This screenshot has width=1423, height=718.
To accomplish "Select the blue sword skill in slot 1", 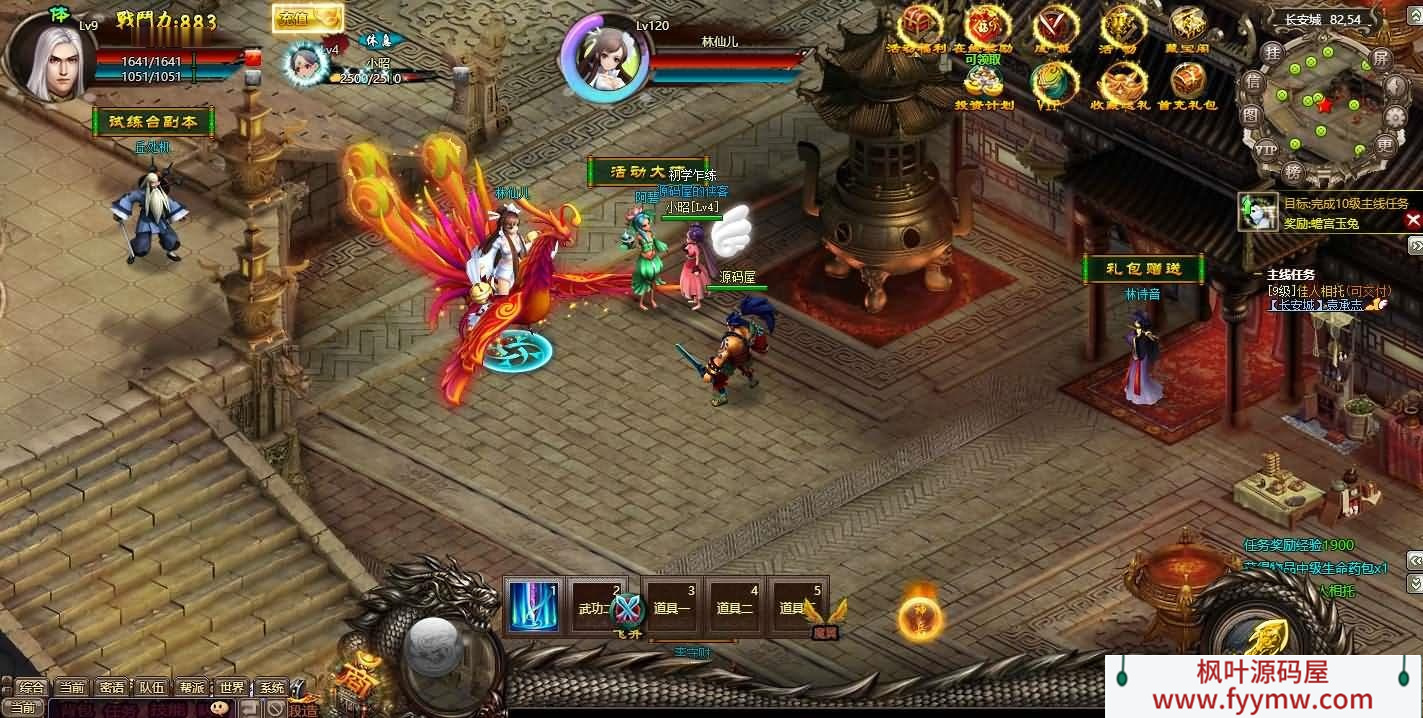I will [x=533, y=606].
